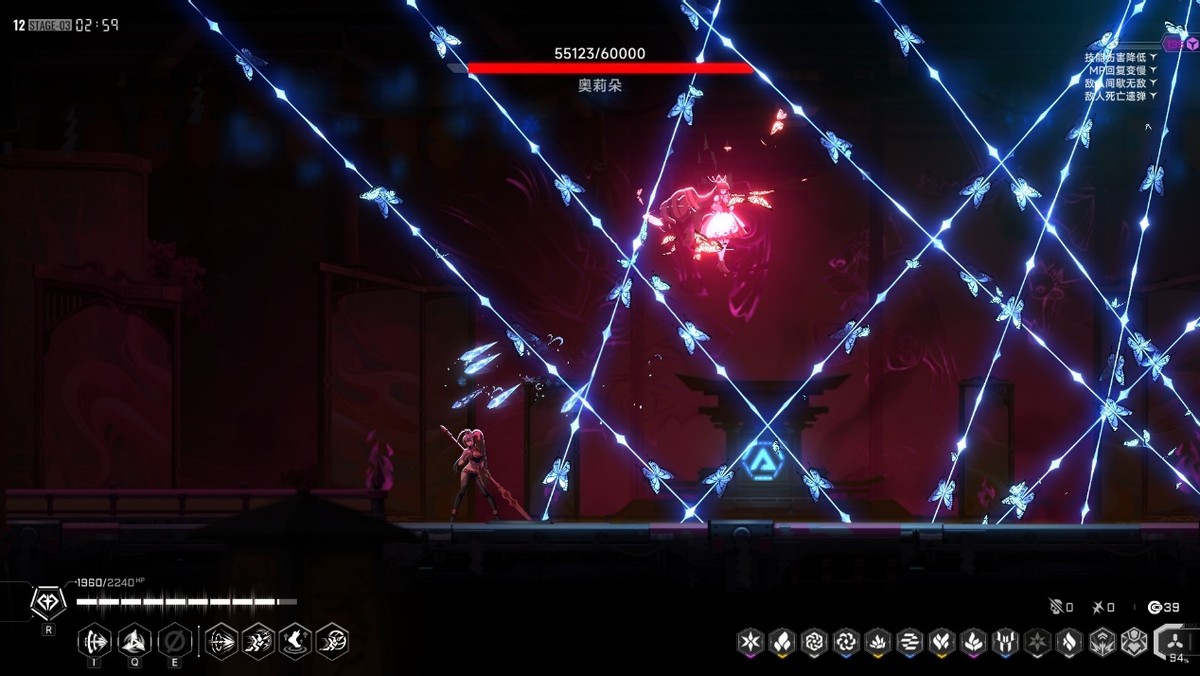Use the arrow-burst skill above the I key
This screenshot has width=1200, height=676.
tap(97, 640)
